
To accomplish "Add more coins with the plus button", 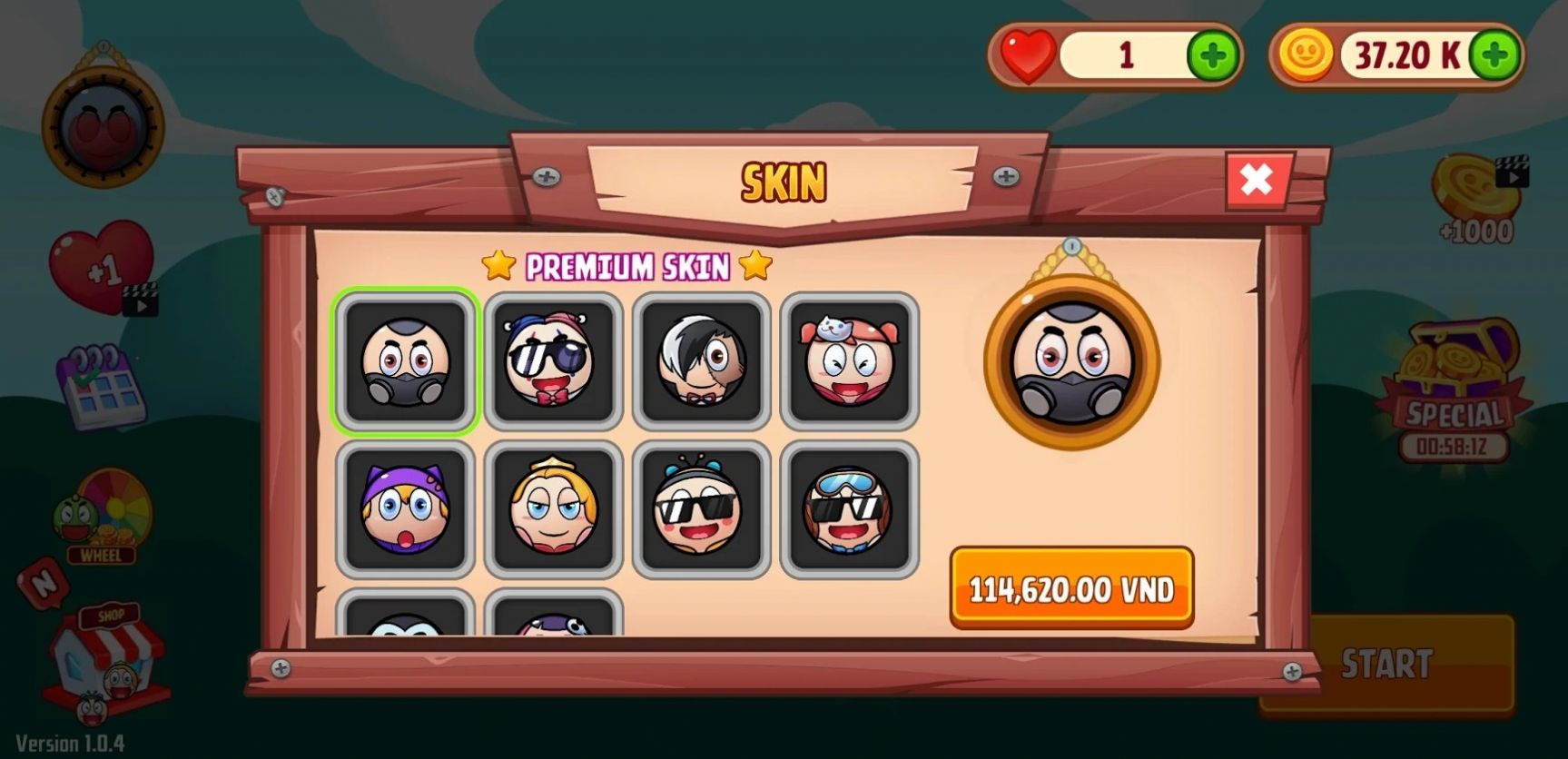I will tap(1494, 56).
